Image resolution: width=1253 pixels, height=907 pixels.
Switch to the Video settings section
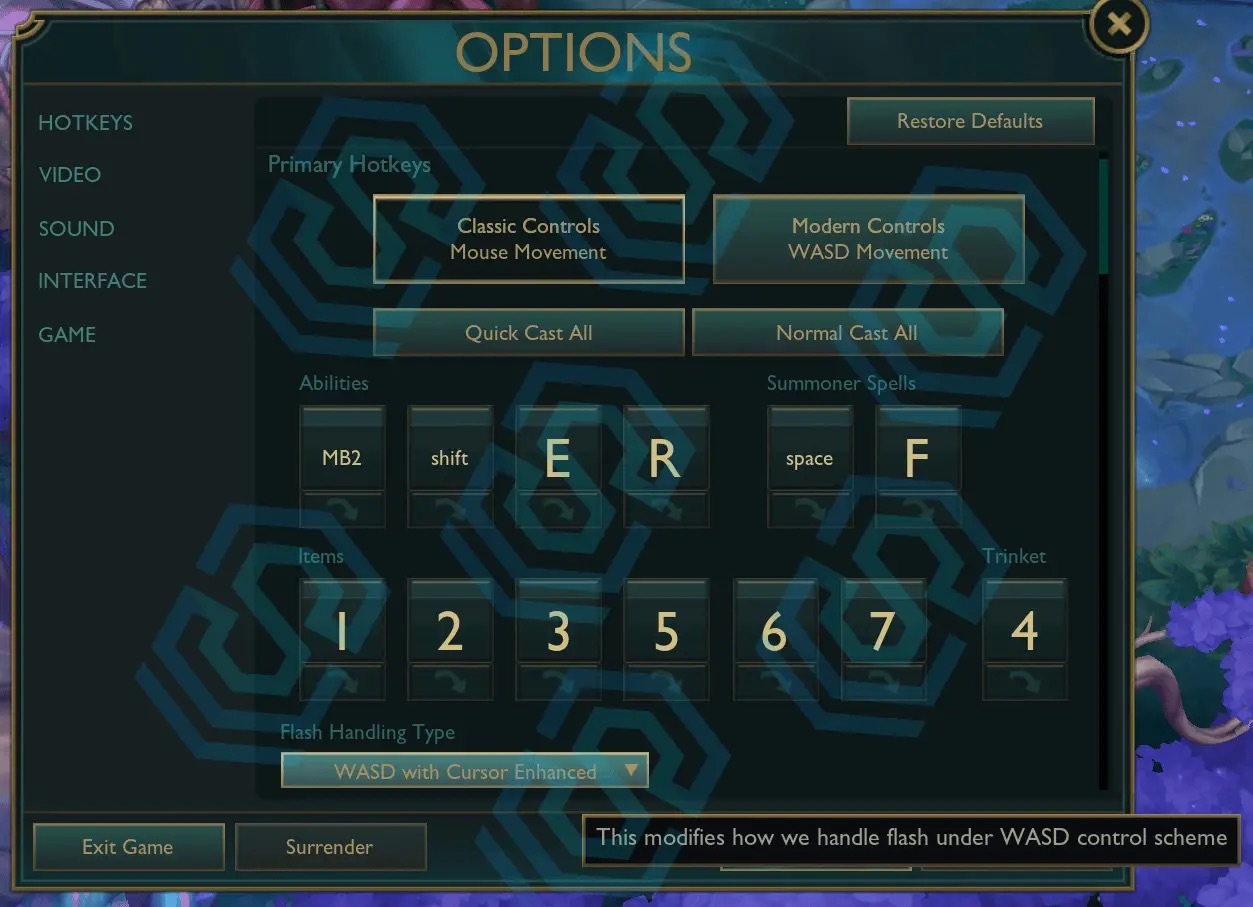tap(70, 175)
